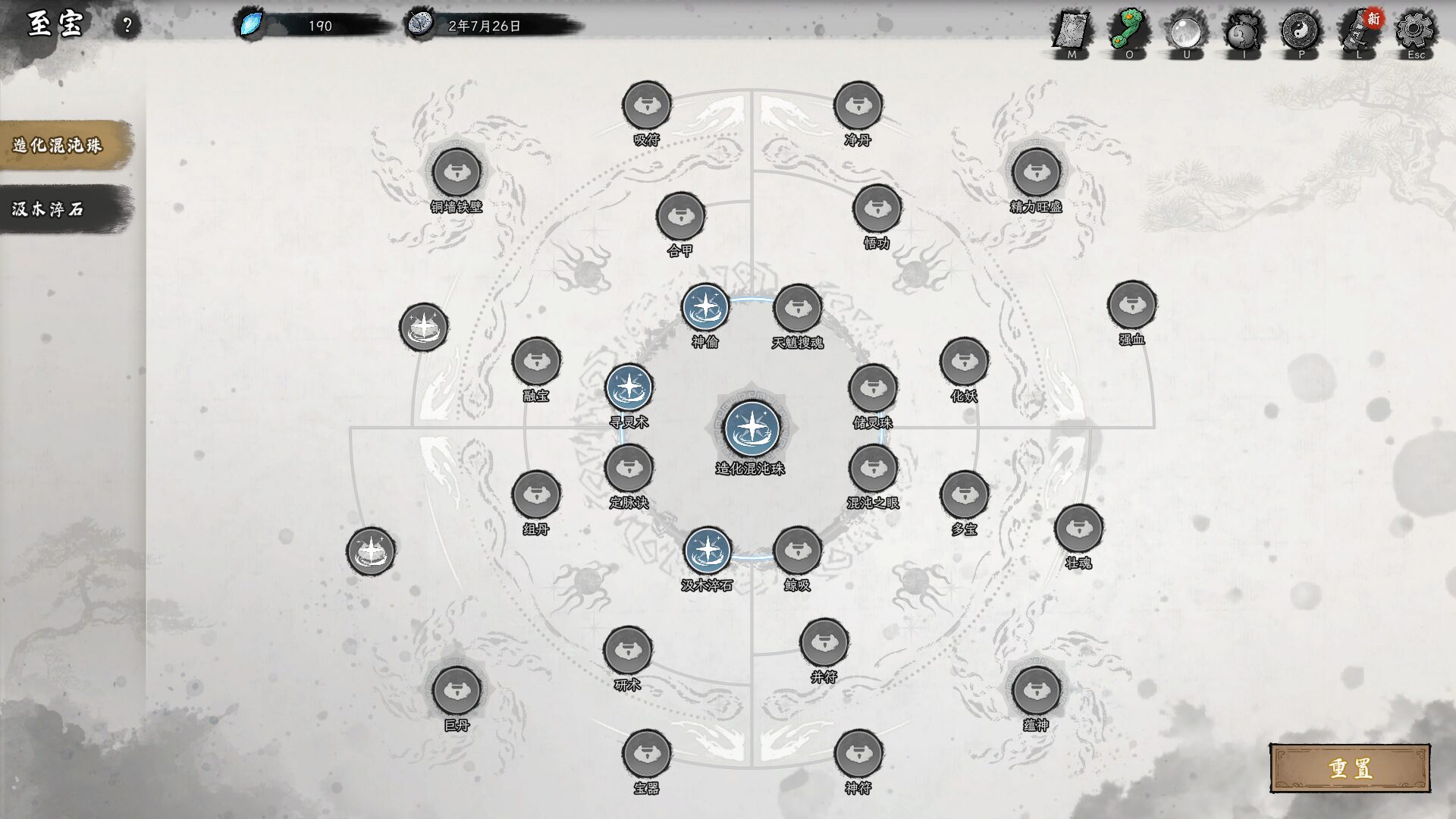This screenshot has height=819, width=1456.
Task: Open the settings gear icon
Action: pyautogui.click(x=1415, y=32)
